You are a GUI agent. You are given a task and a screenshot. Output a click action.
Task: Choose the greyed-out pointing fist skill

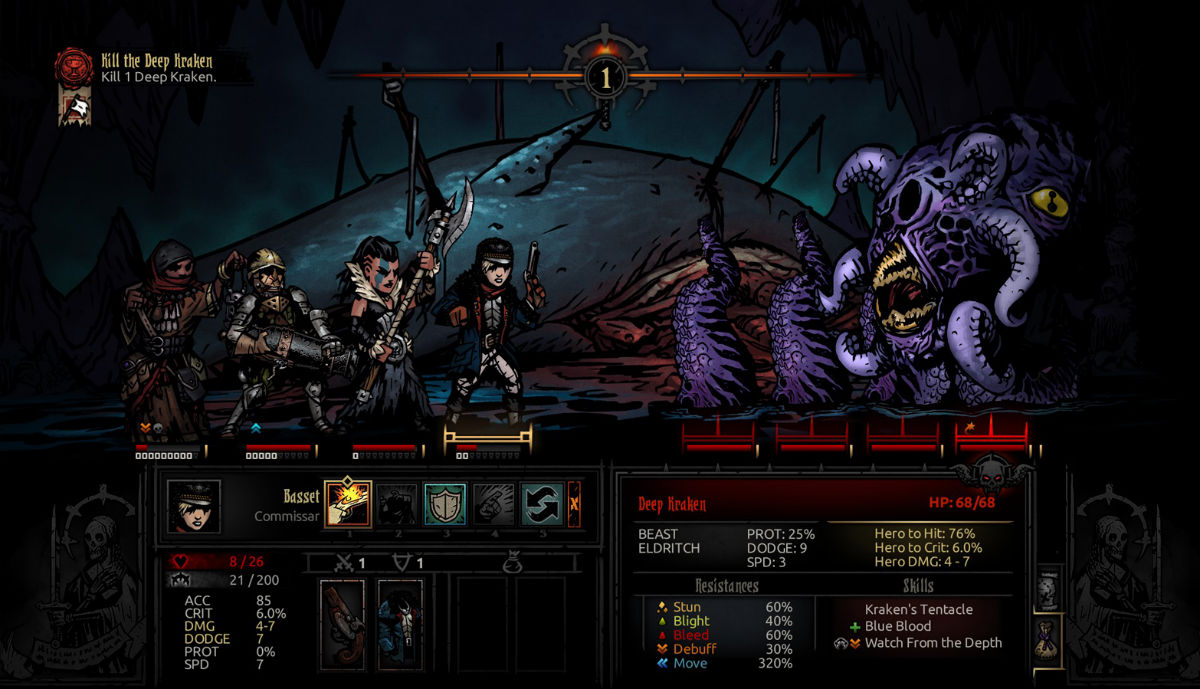point(494,505)
